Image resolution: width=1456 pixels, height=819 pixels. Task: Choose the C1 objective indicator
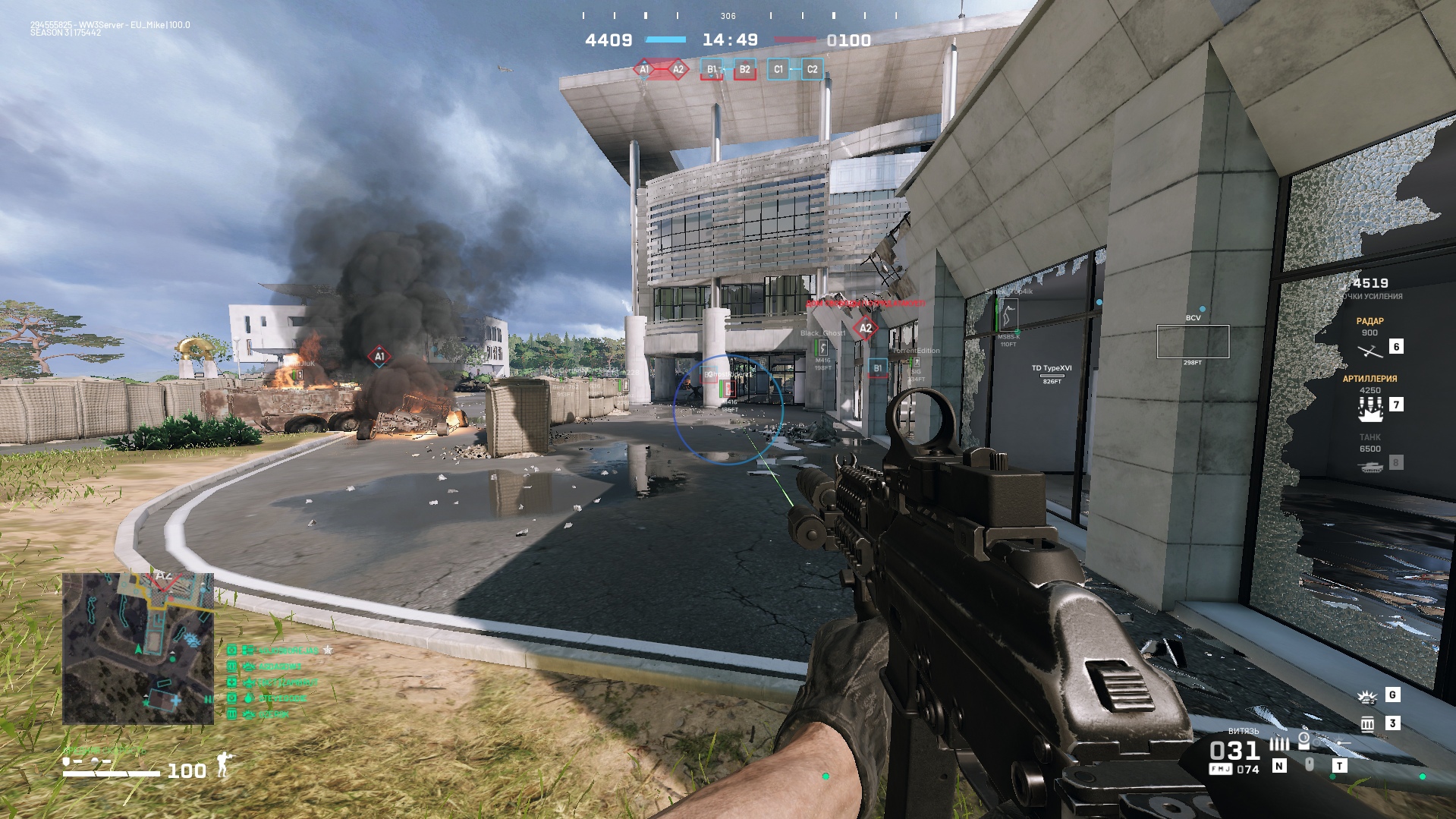tap(778, 70)
